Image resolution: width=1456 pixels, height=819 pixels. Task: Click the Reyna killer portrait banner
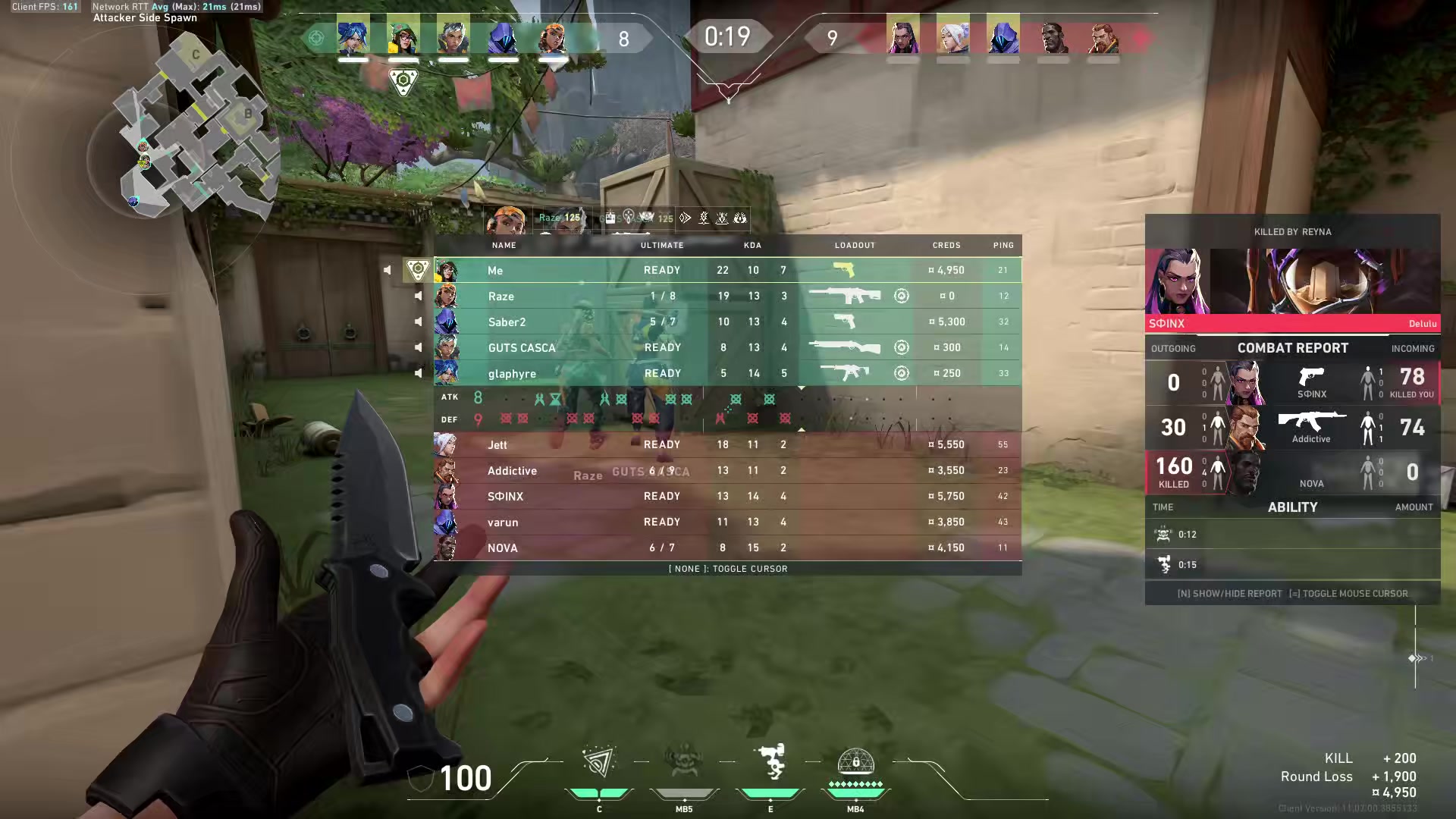(x=1292, y=281)
